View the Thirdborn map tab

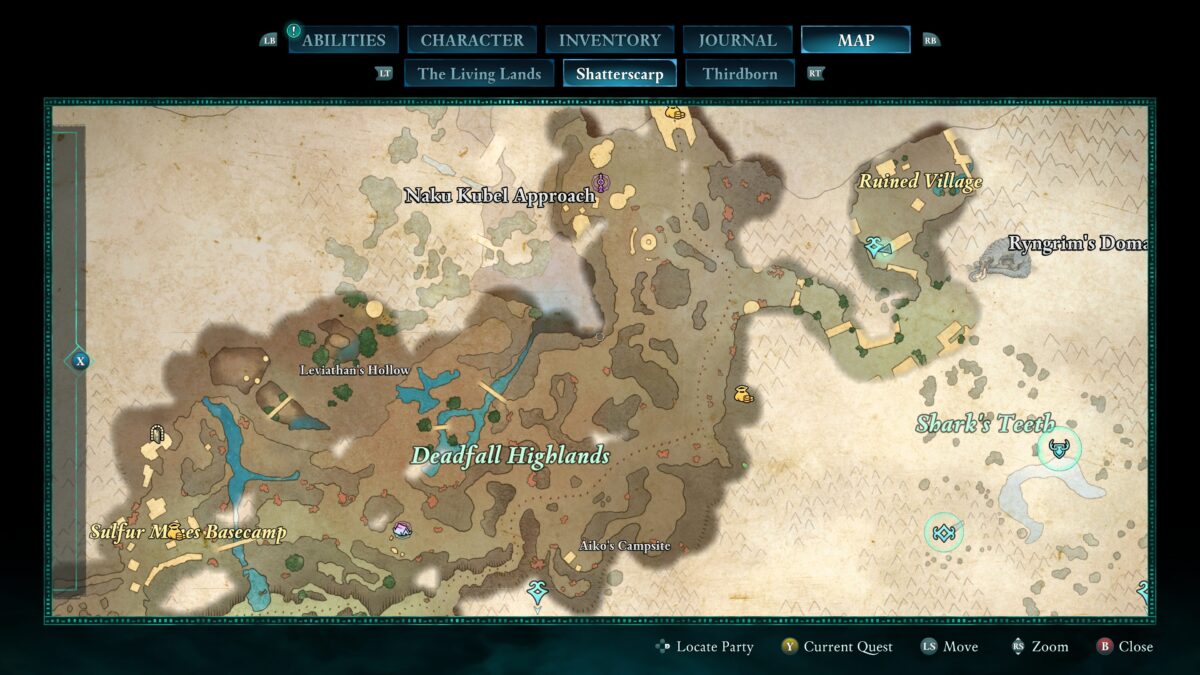[x=740, y=73]
